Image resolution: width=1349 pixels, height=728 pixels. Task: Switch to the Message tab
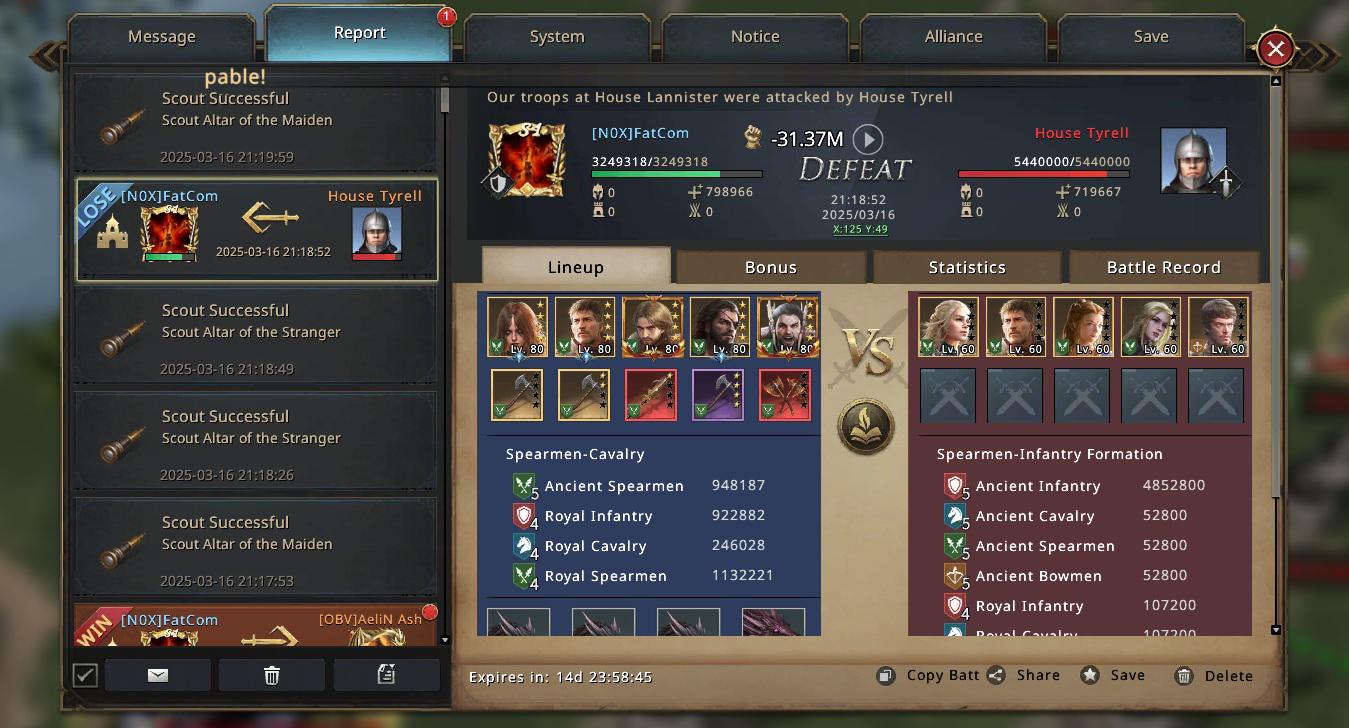161,37
